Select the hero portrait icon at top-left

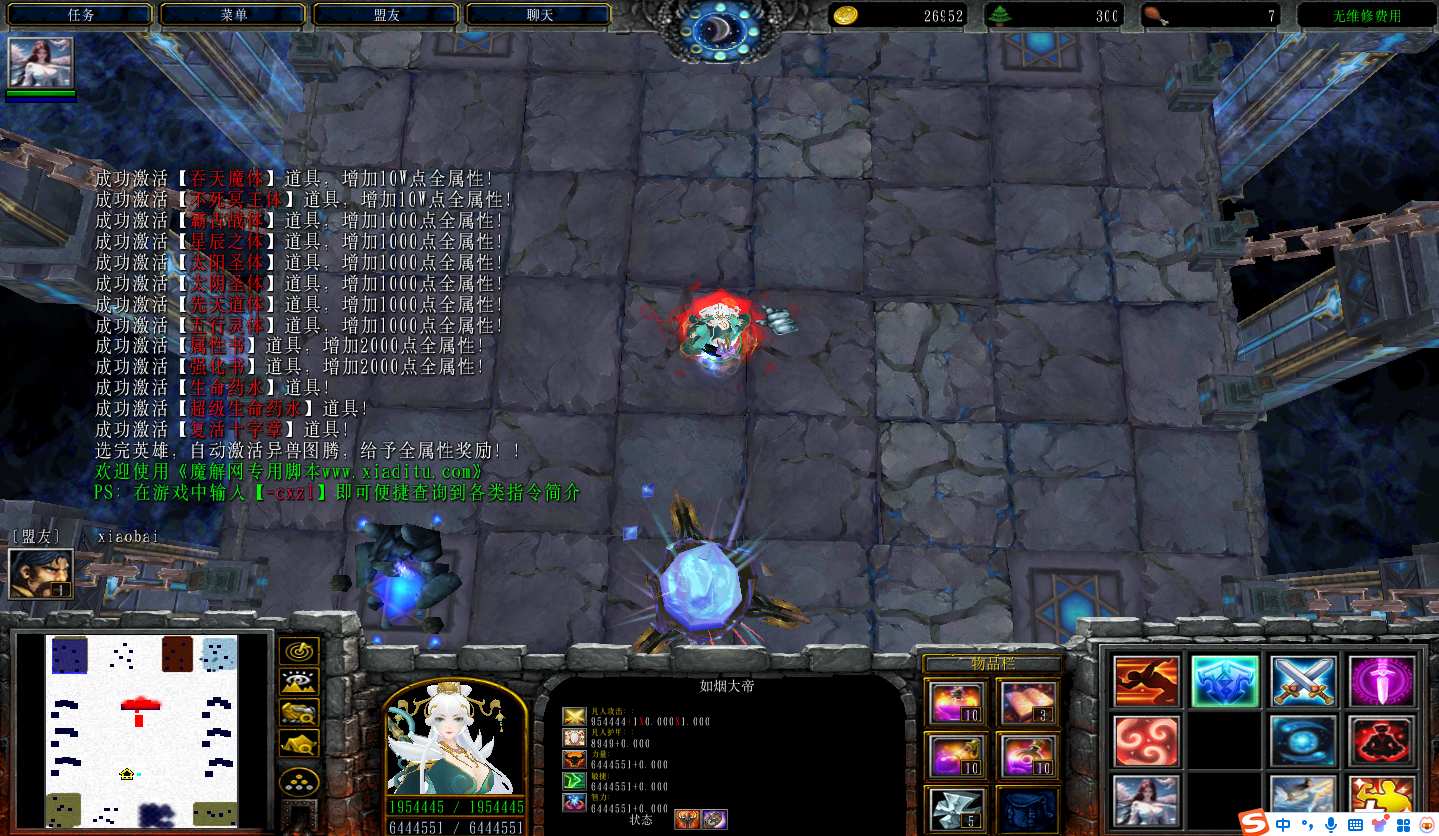pyautogui.click(x=41, y=63)
